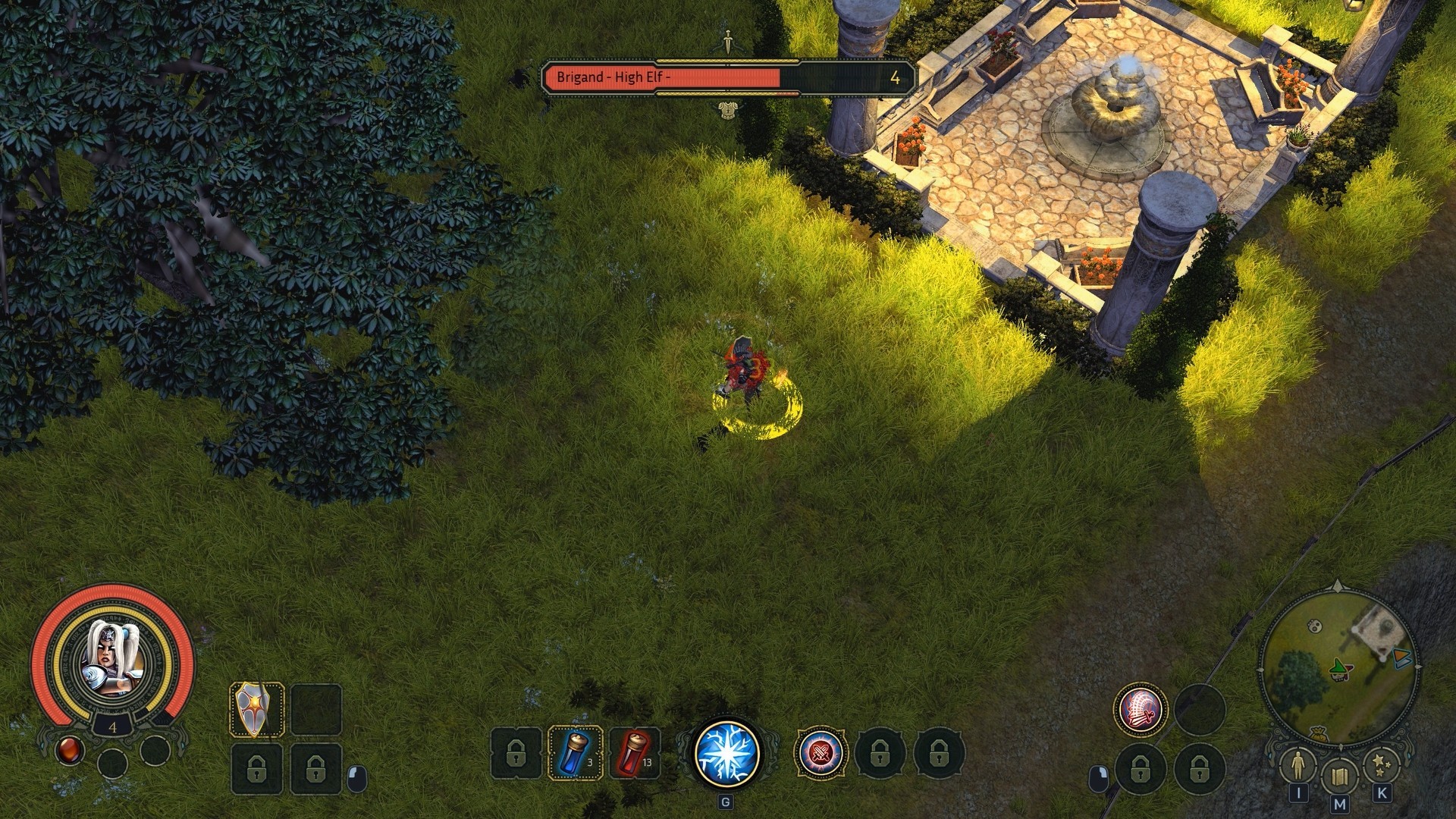Select the sword slash skill icon
Viewport: 1456px width, 819px height.
coord(1140,710)
